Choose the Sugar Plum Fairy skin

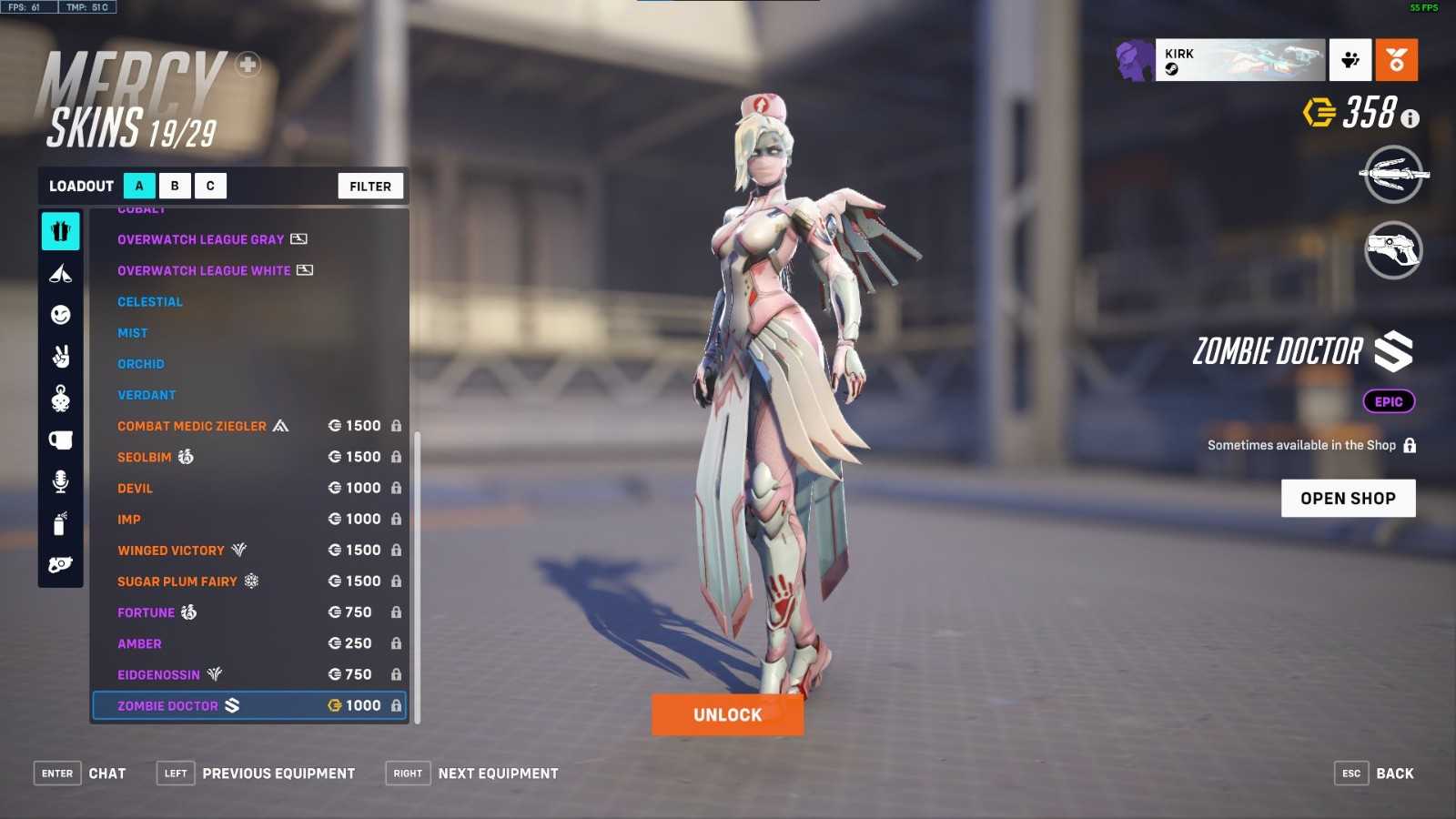[x=177, y=581]
